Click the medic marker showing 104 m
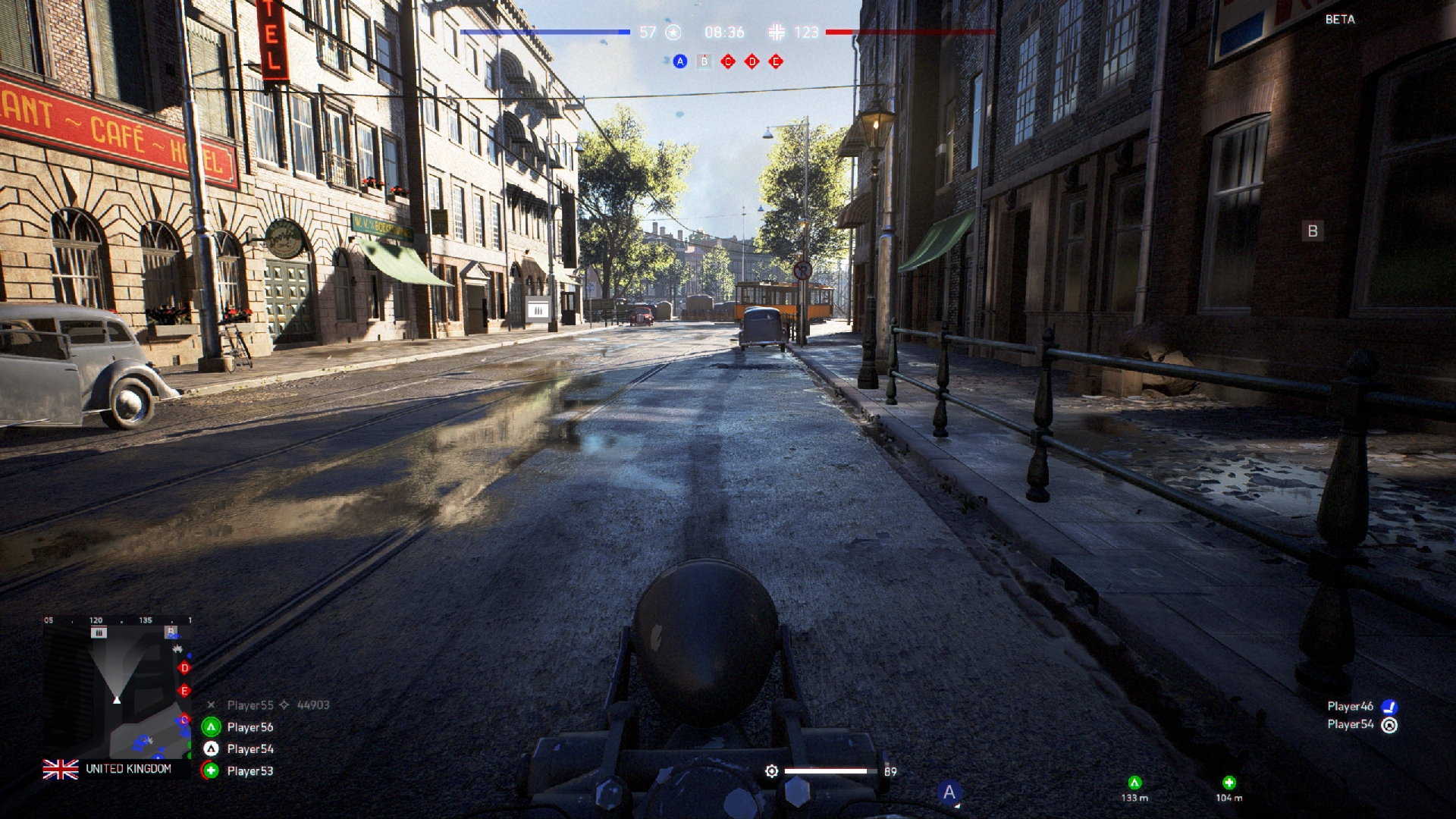The width and height of the screenshot is (1456, 819). point(1228,783)
